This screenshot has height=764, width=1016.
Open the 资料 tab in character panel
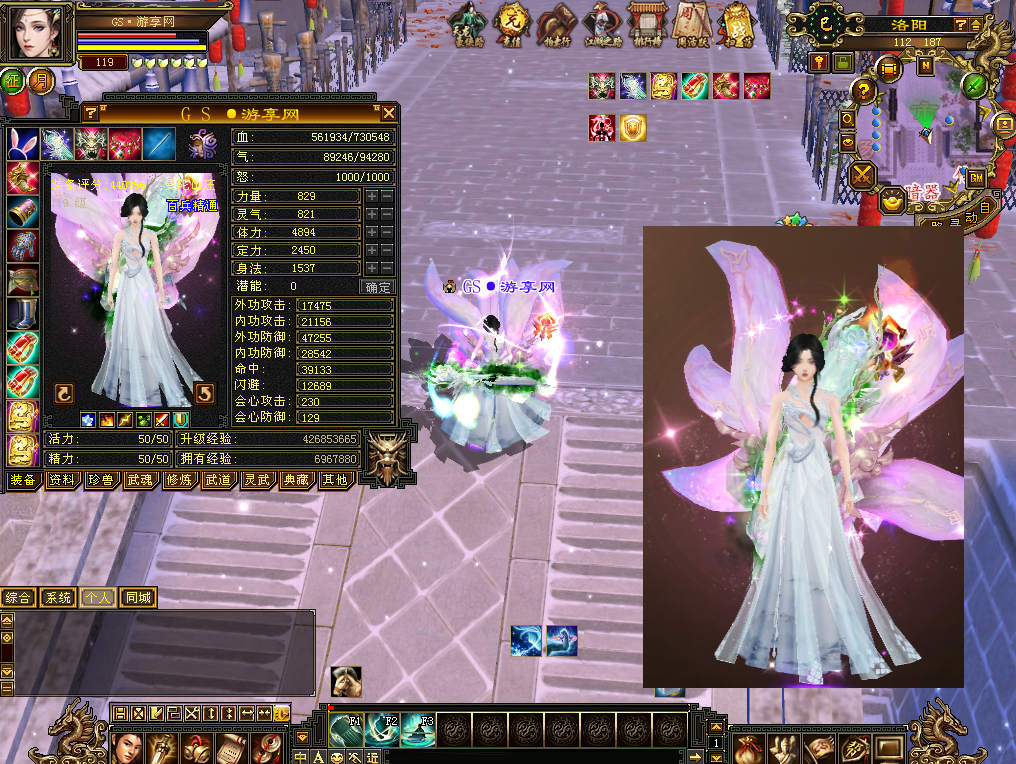60,480
